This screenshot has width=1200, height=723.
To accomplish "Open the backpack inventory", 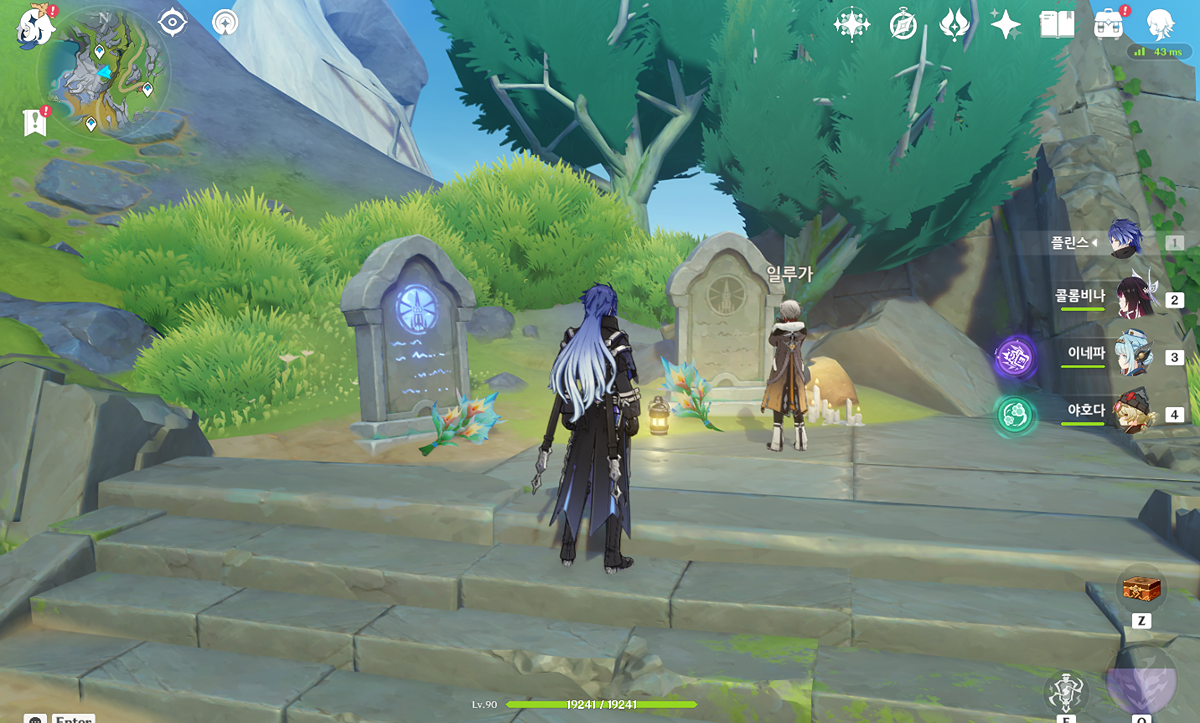I will coord(1107,24).
